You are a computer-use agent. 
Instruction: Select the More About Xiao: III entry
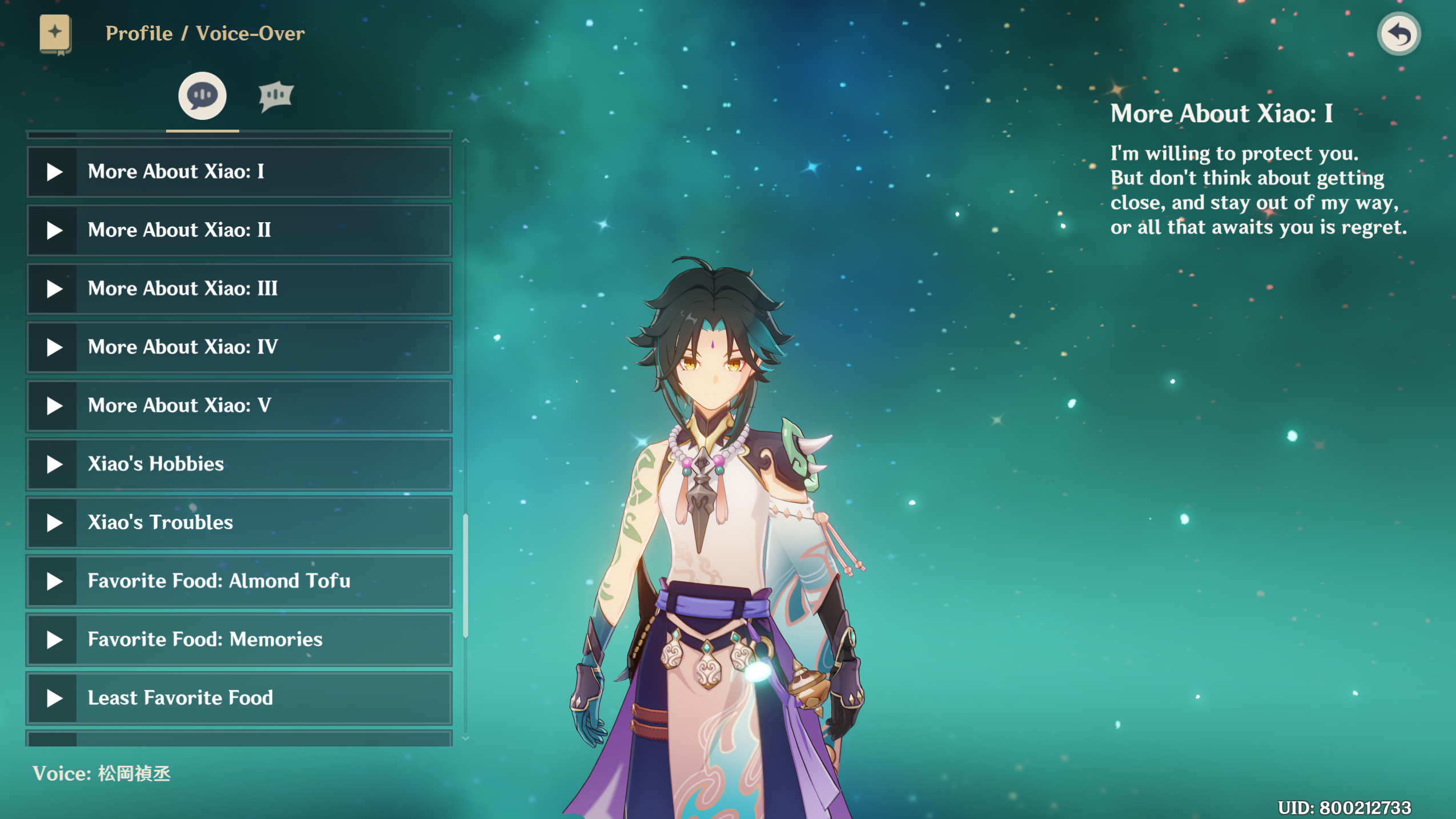[x=239, y=289]
